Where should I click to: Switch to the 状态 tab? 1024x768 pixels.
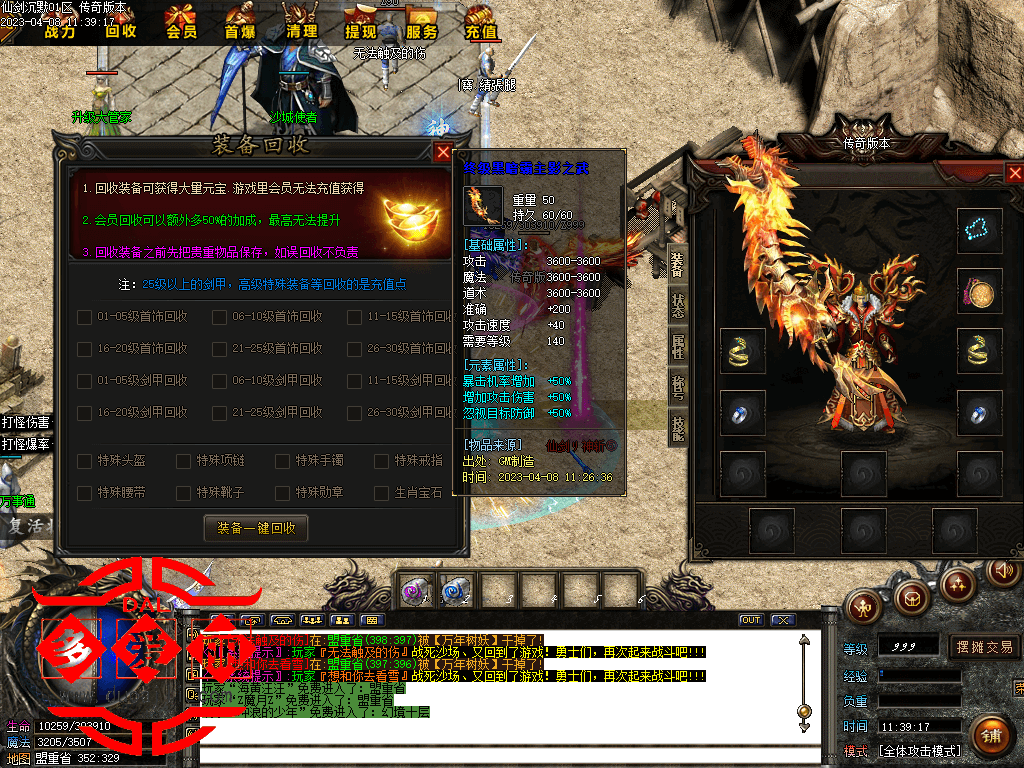(677, 306)
